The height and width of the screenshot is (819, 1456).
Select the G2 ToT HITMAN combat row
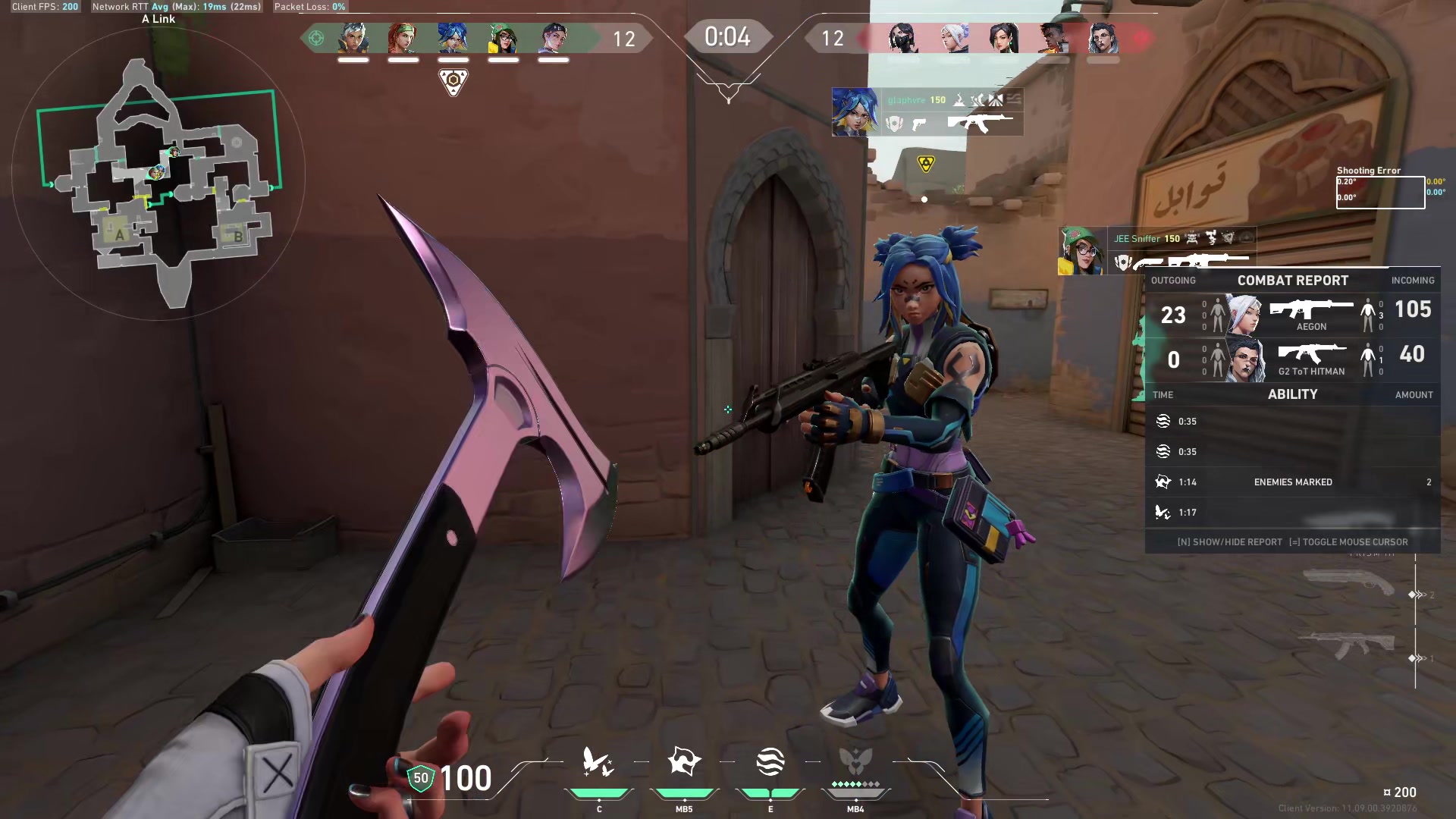pyautogui.click(x=1292, y=359)
